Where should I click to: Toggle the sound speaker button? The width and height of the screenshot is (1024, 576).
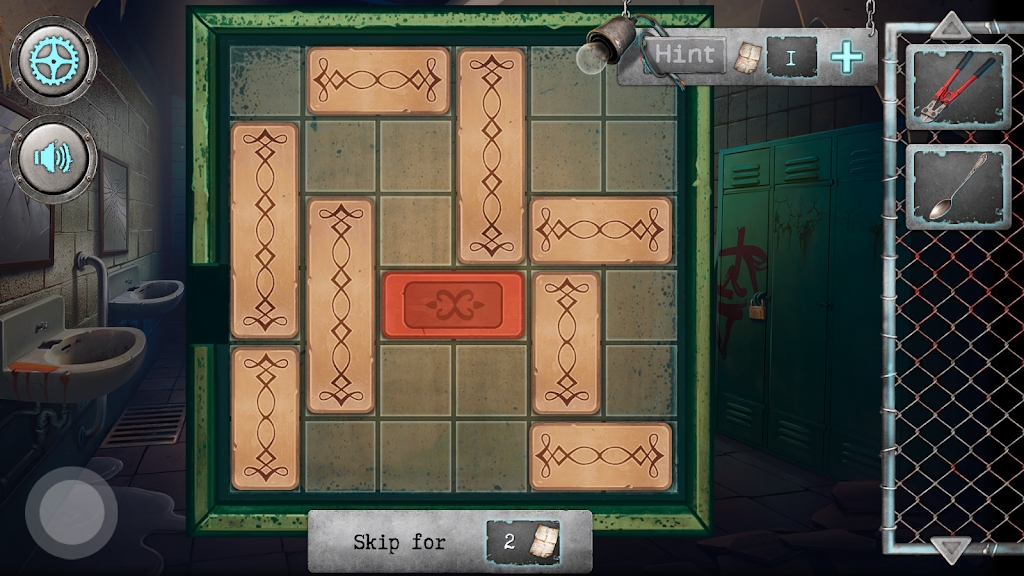[53, 158]
